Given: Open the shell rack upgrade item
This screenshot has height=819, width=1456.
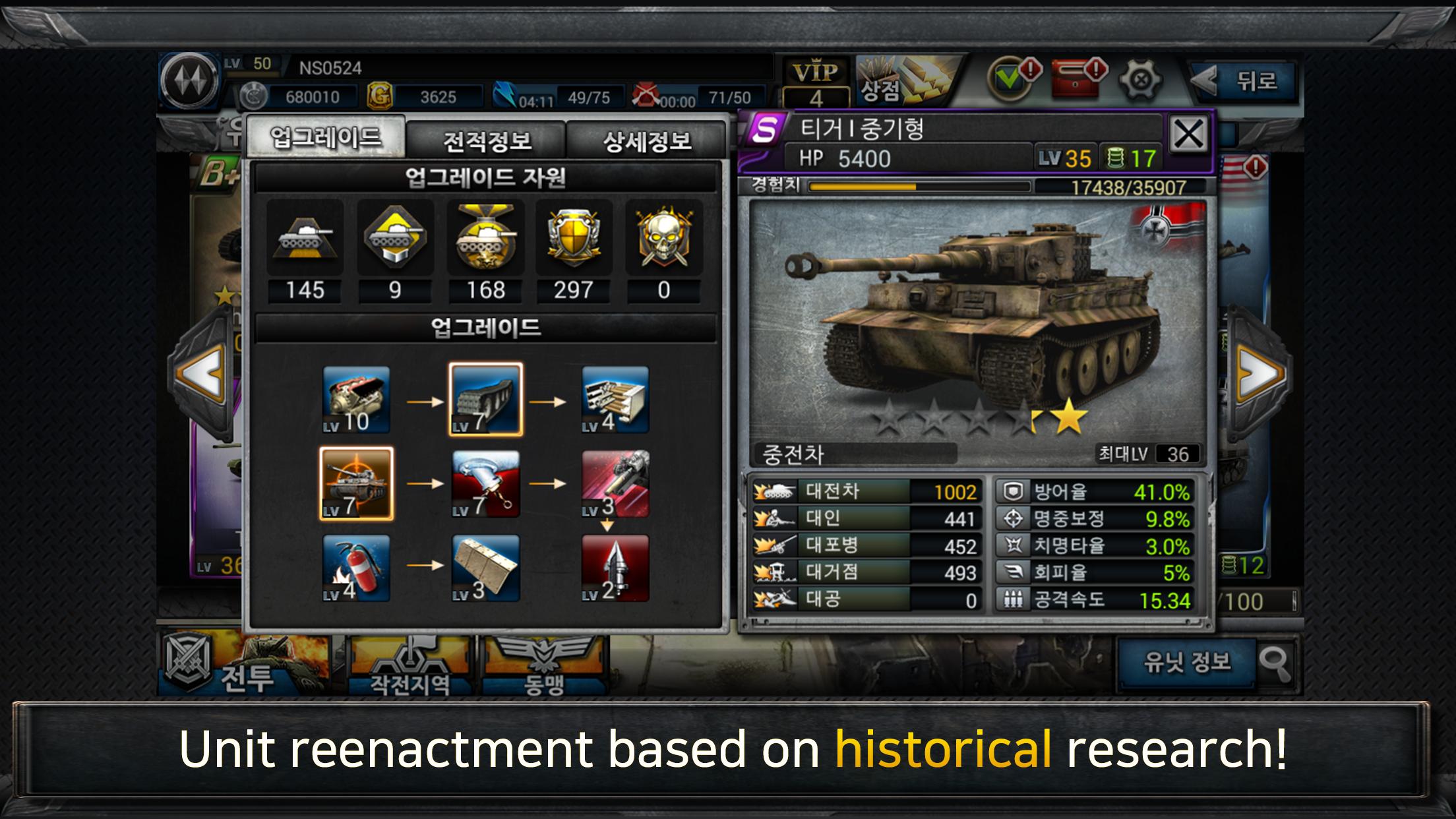Looking at the screenshot, I should pyautogui.click(x=615, y=399).
